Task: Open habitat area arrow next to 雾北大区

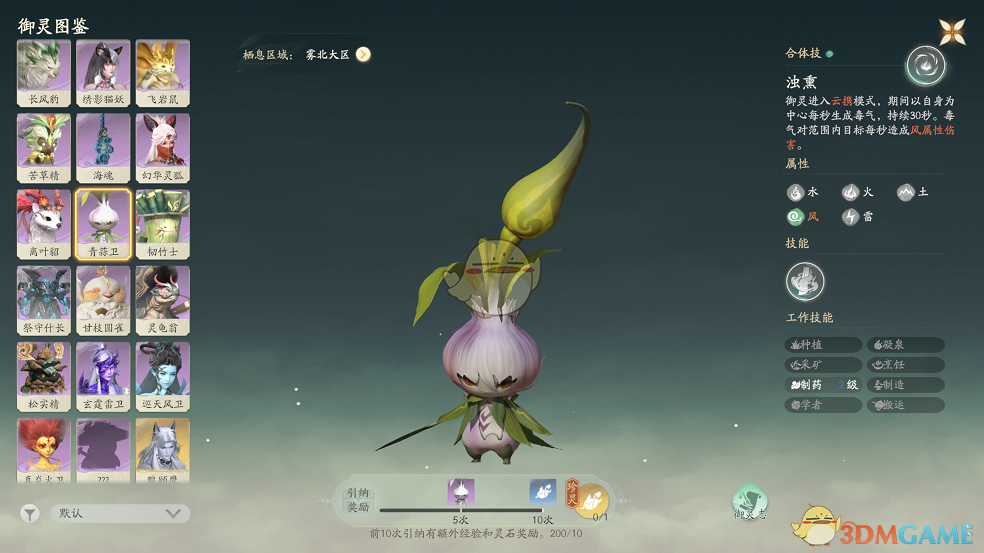Action: (x=363, y=55)
